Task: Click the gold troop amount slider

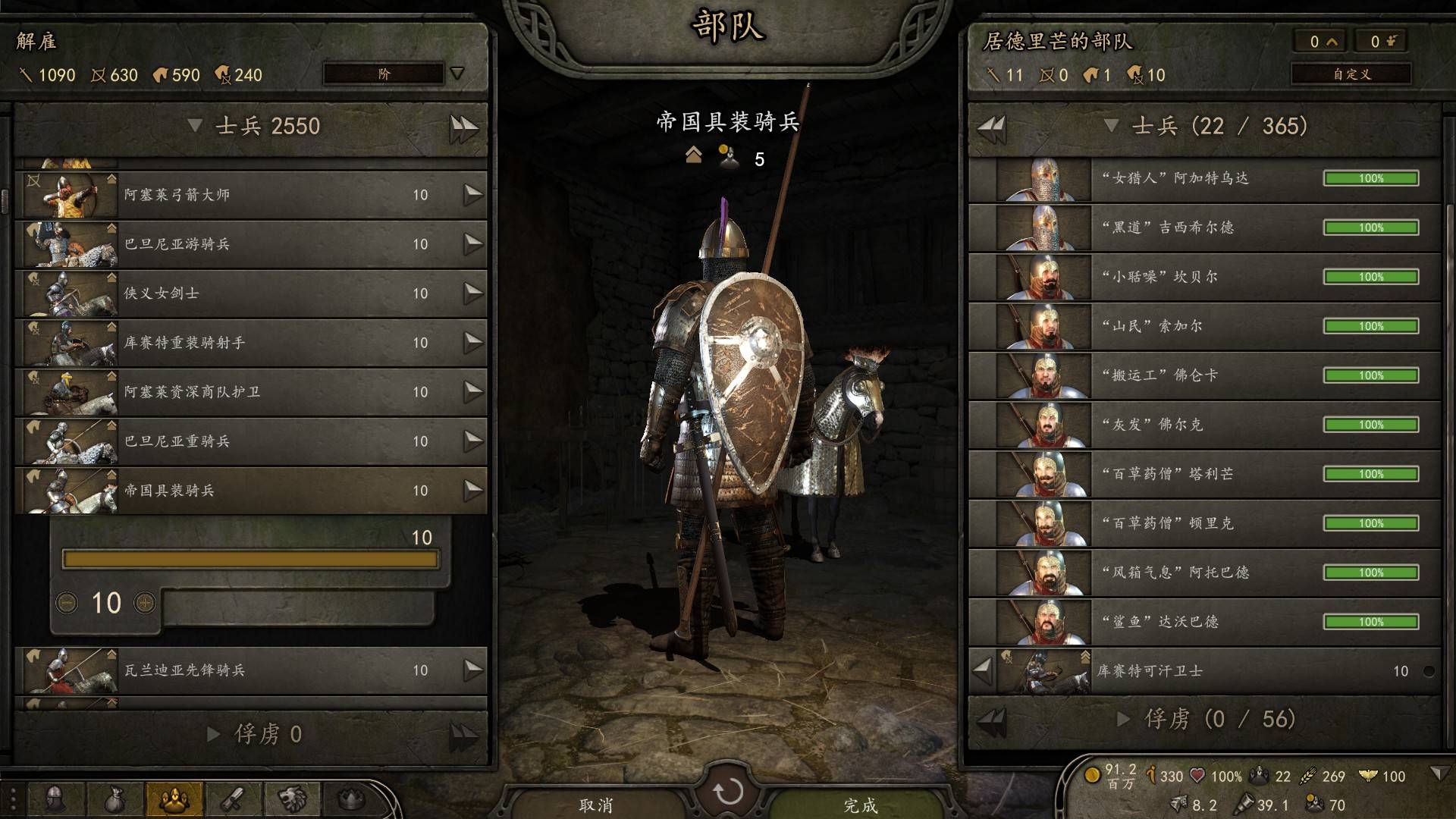Action: click(x=250, y=560)
